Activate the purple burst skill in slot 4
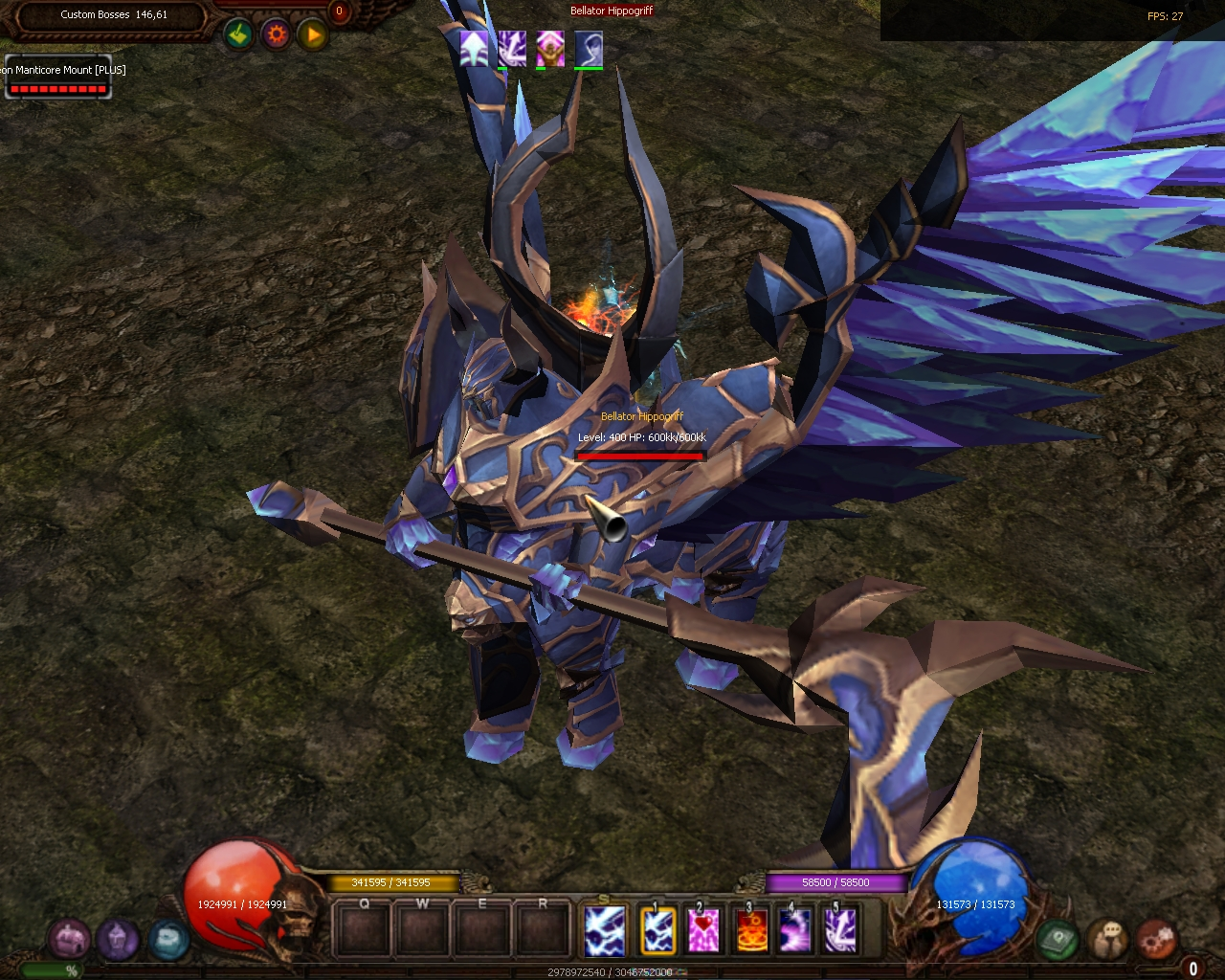Image resolution: width=1225 pixels, height=980 pixels. 796,930
